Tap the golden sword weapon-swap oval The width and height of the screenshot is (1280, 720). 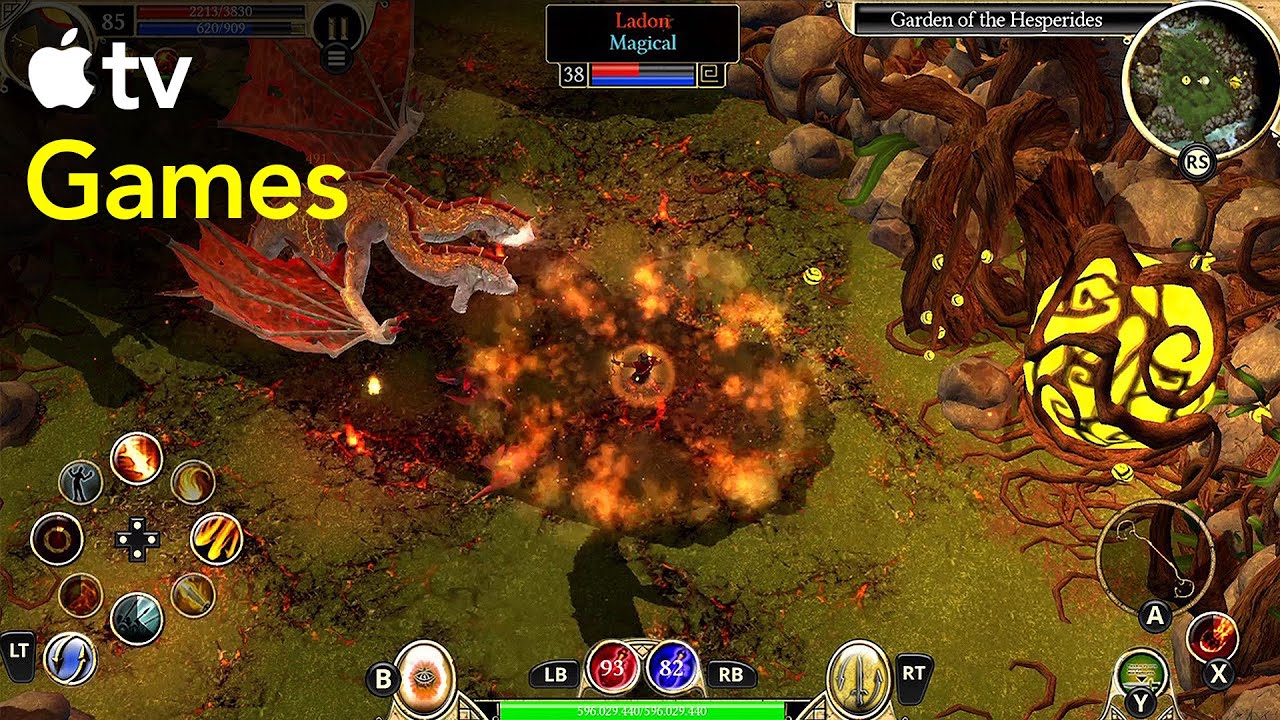860,678
